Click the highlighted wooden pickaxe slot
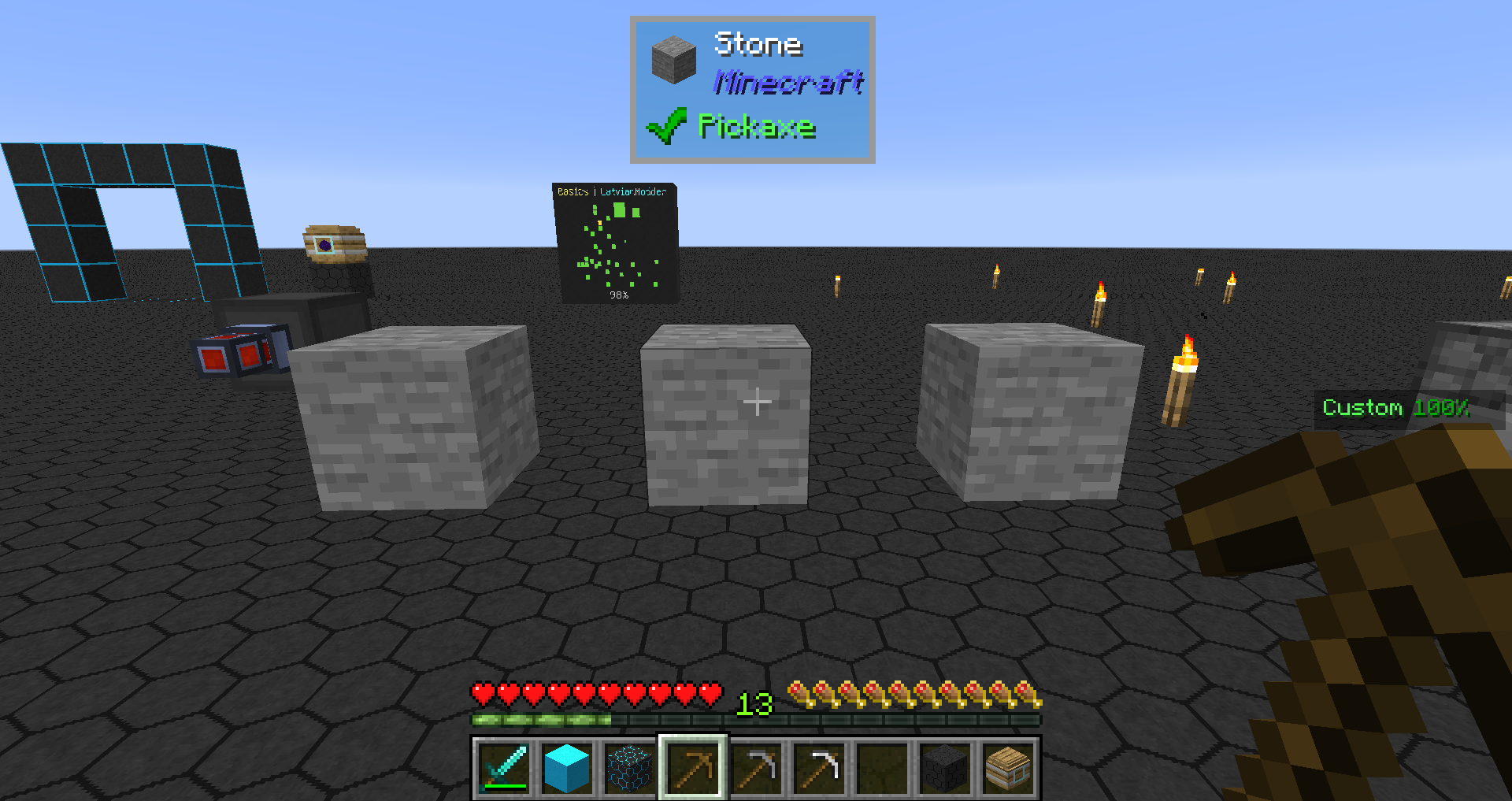Screen dimensions: 1512x801 click(693, 767)
